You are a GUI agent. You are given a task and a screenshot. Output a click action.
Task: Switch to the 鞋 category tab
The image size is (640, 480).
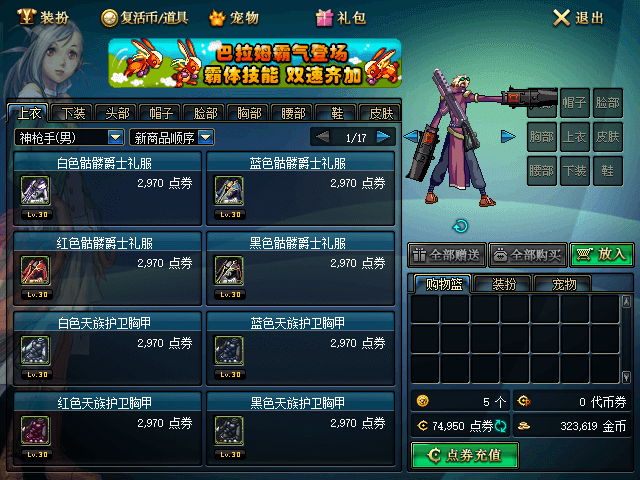[337, 113]
